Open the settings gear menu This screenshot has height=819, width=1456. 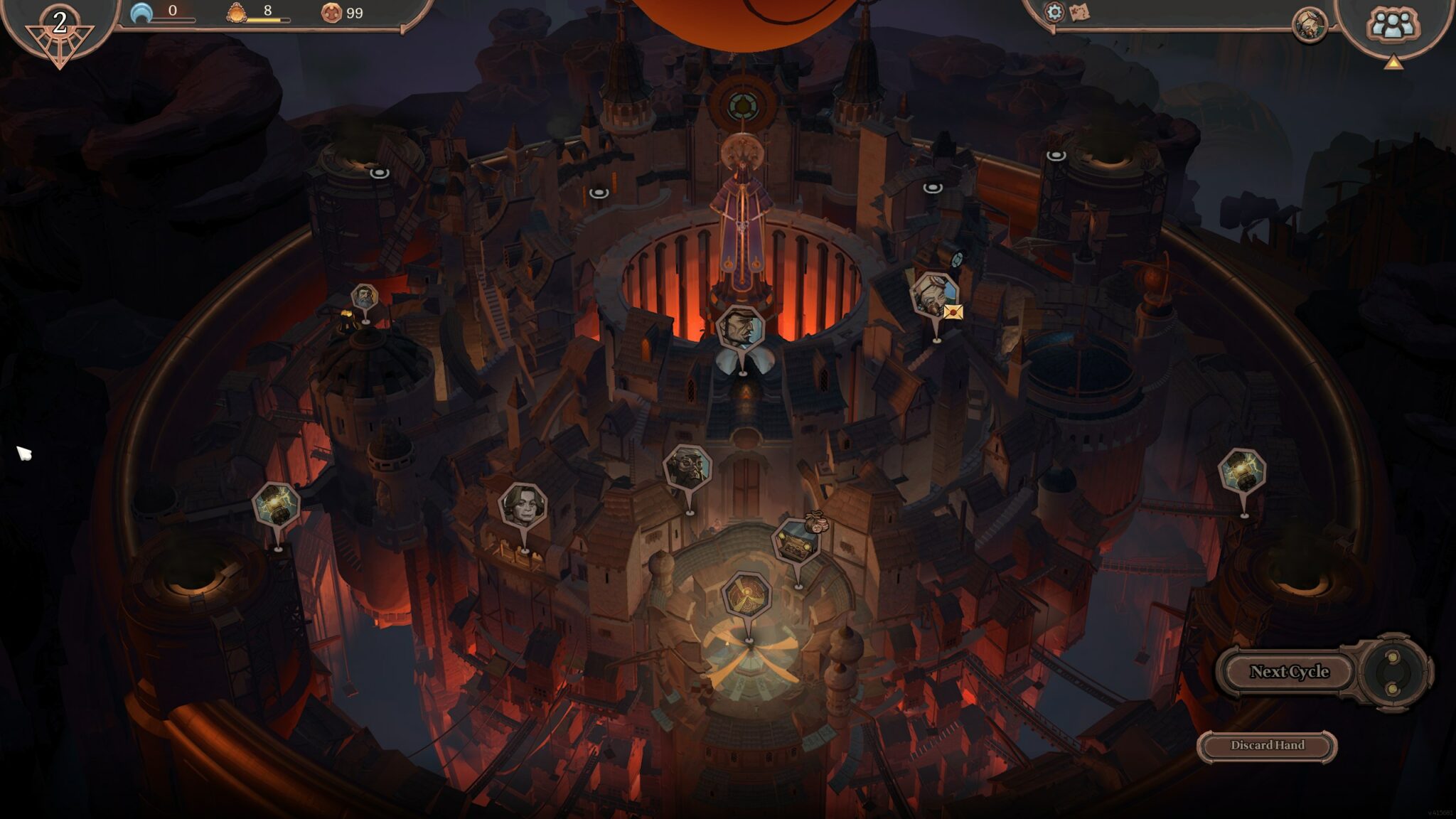[1054, 12]
